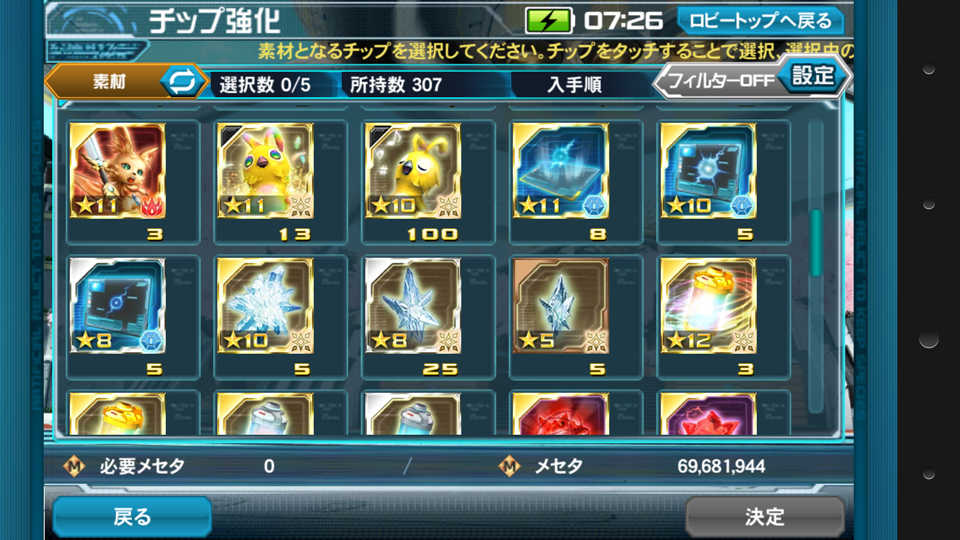The width and height of the screenshot is (960, 540).
Task: Select the dark blue device ★10 chip
Action: [708, 172]
